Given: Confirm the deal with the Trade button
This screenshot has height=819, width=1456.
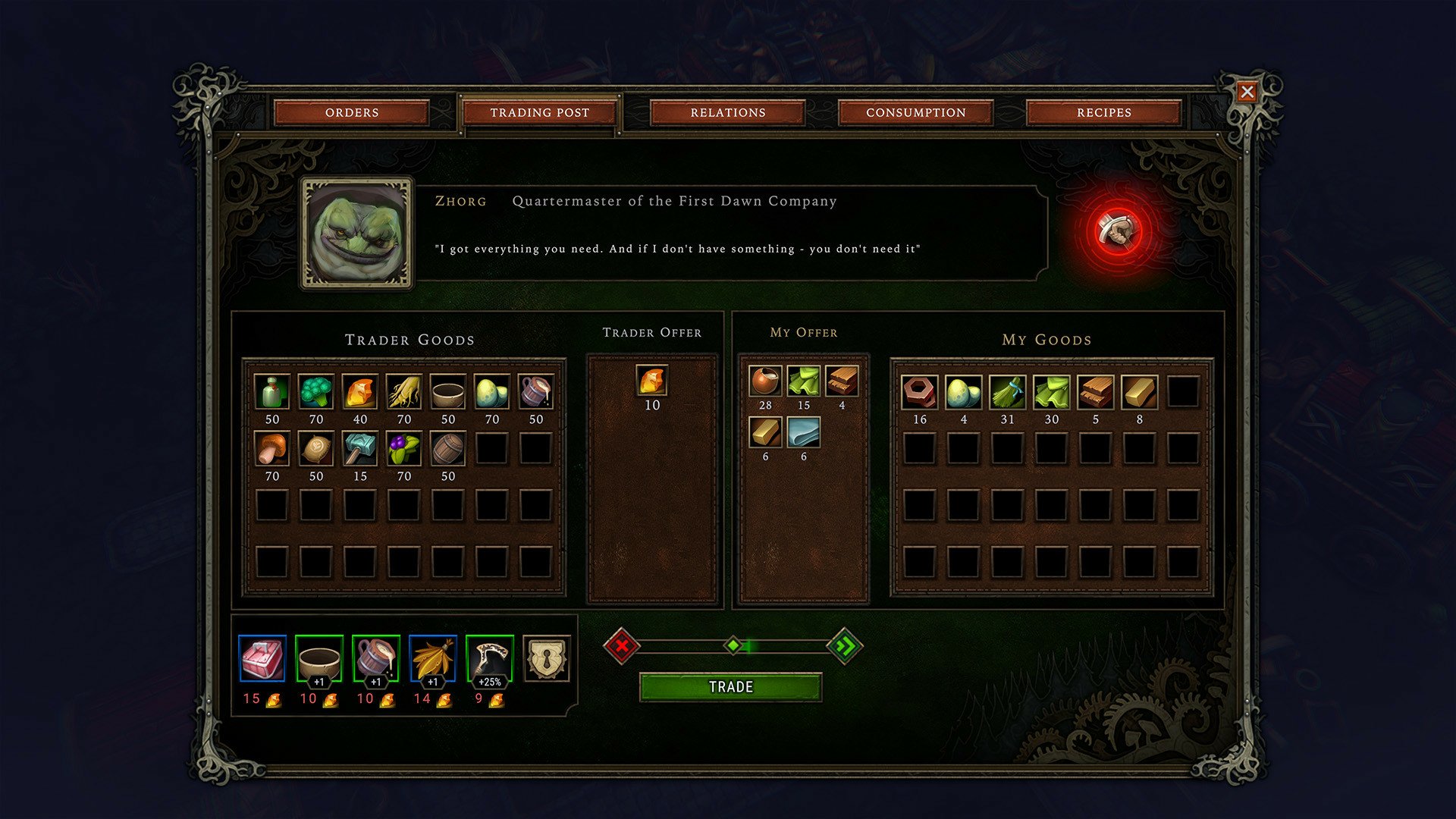Looking at the screenshot, I should click(730, 687).
